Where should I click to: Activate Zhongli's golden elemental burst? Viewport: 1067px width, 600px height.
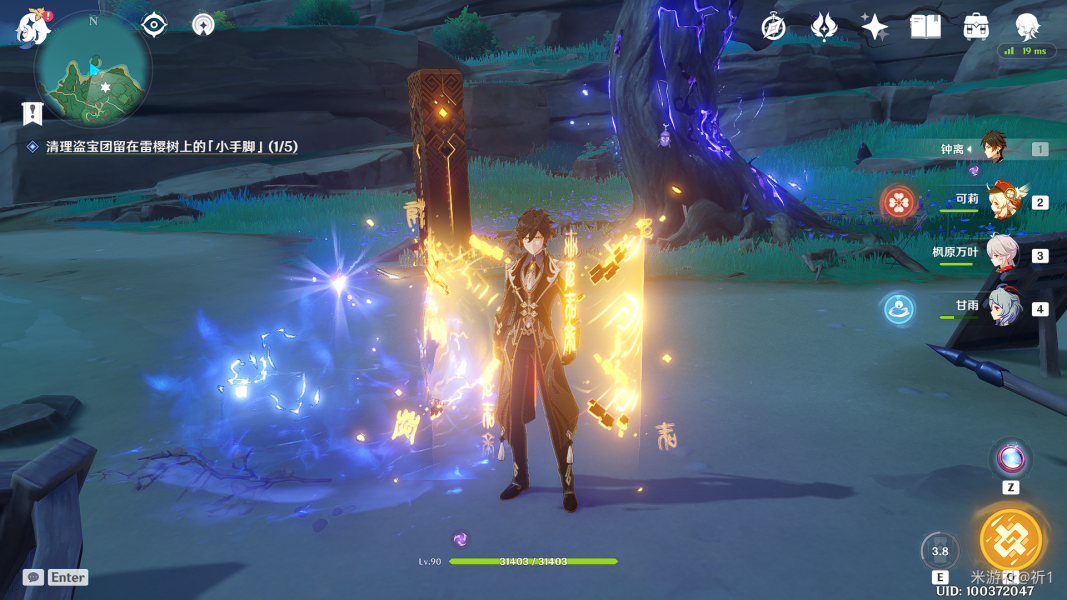point(1011,540)
